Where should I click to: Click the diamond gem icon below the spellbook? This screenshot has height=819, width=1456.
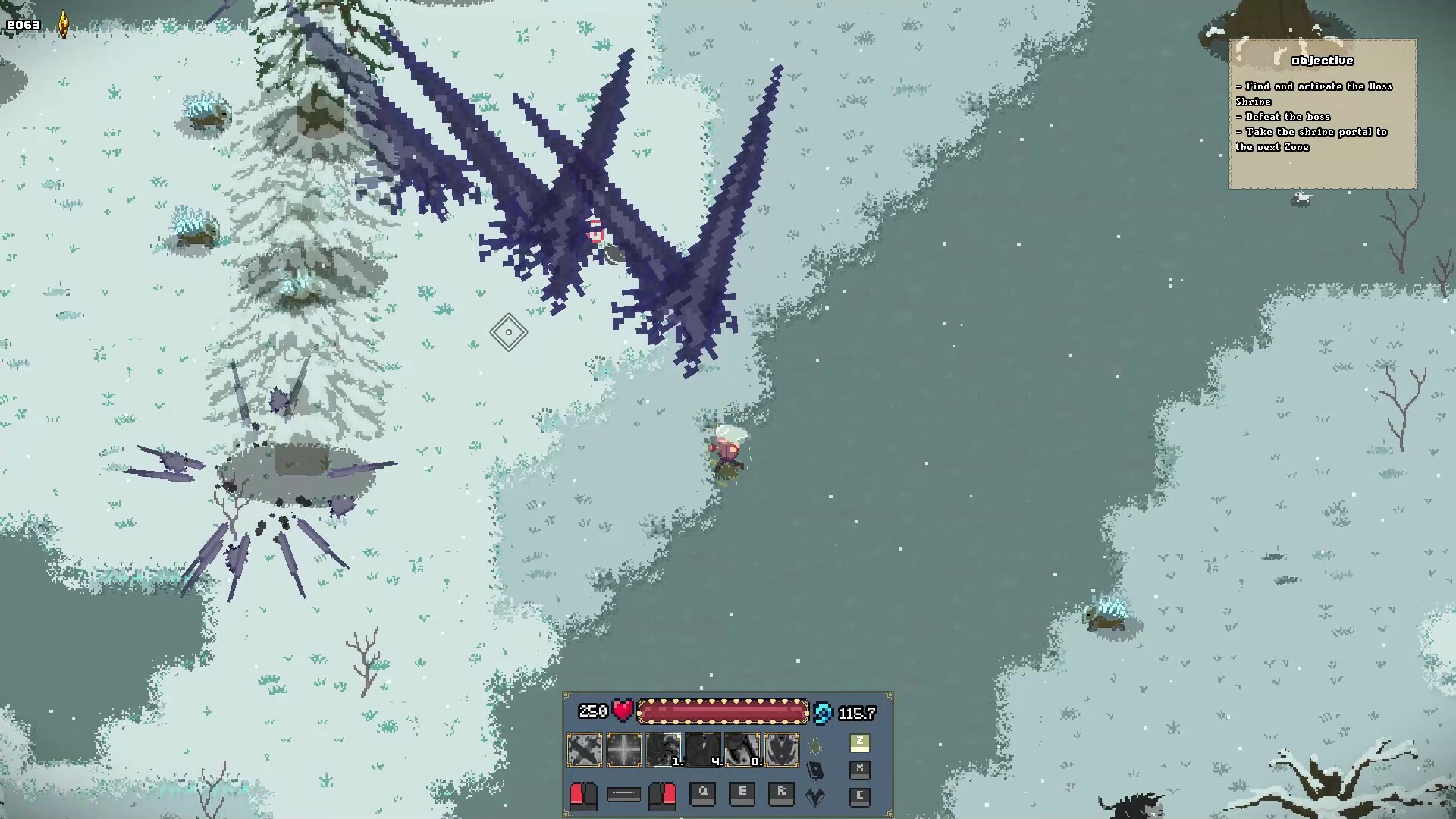tap(815, 797)
